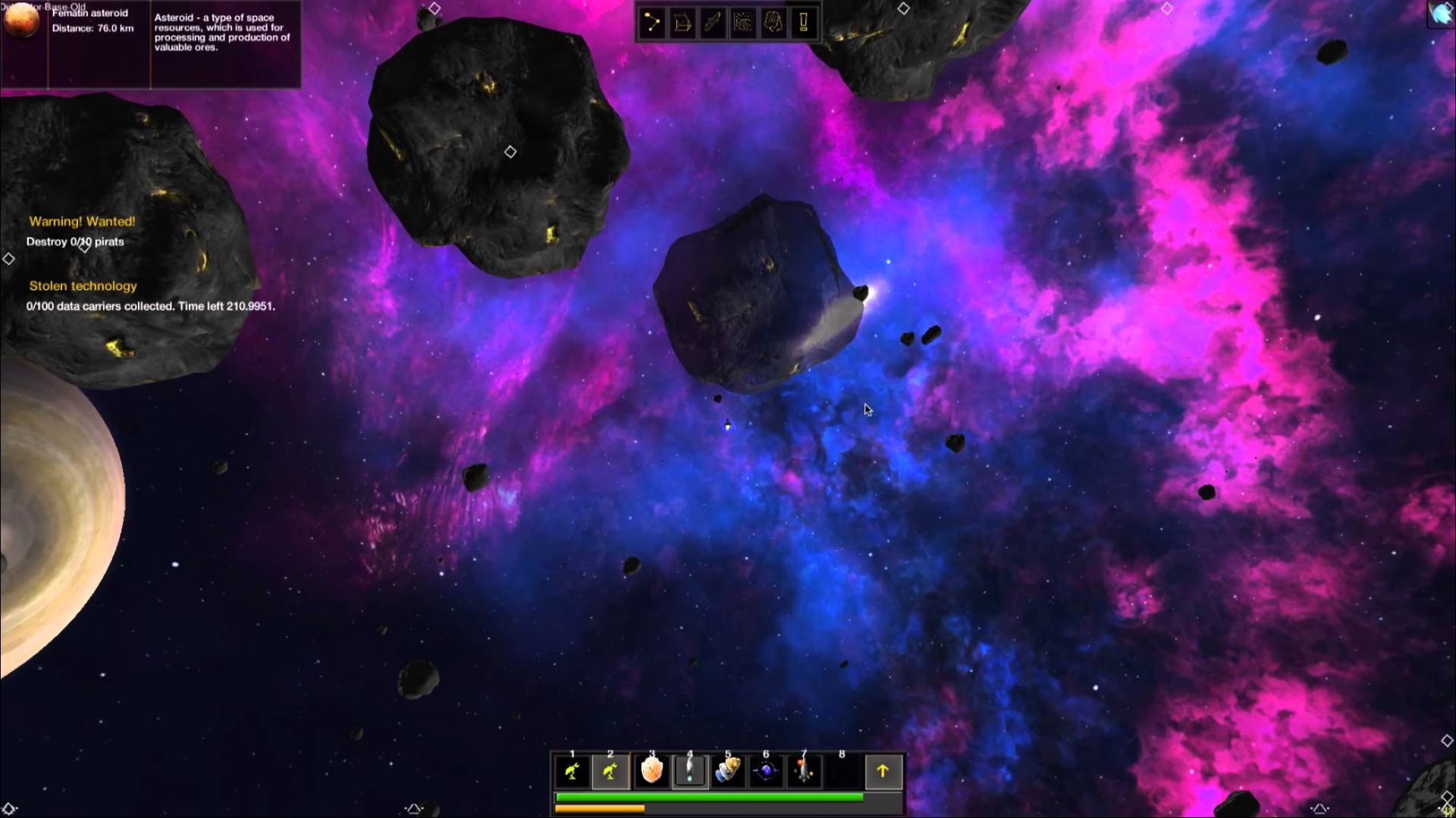Open the cargo box icon in top toolbar
Screen dimensions: 1456x818
[x=682, y=23]
